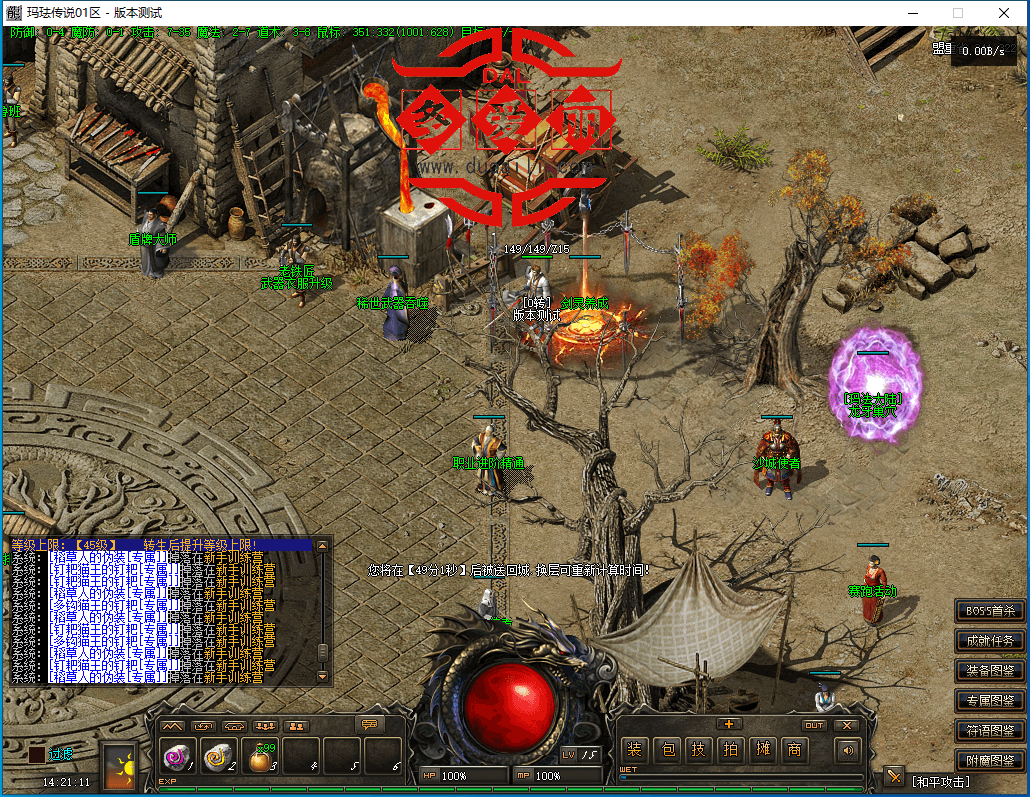Viewport: 1030px width, 797px height.
Task: Open the 装 equipment panel button
Action: tap(634, 749)
